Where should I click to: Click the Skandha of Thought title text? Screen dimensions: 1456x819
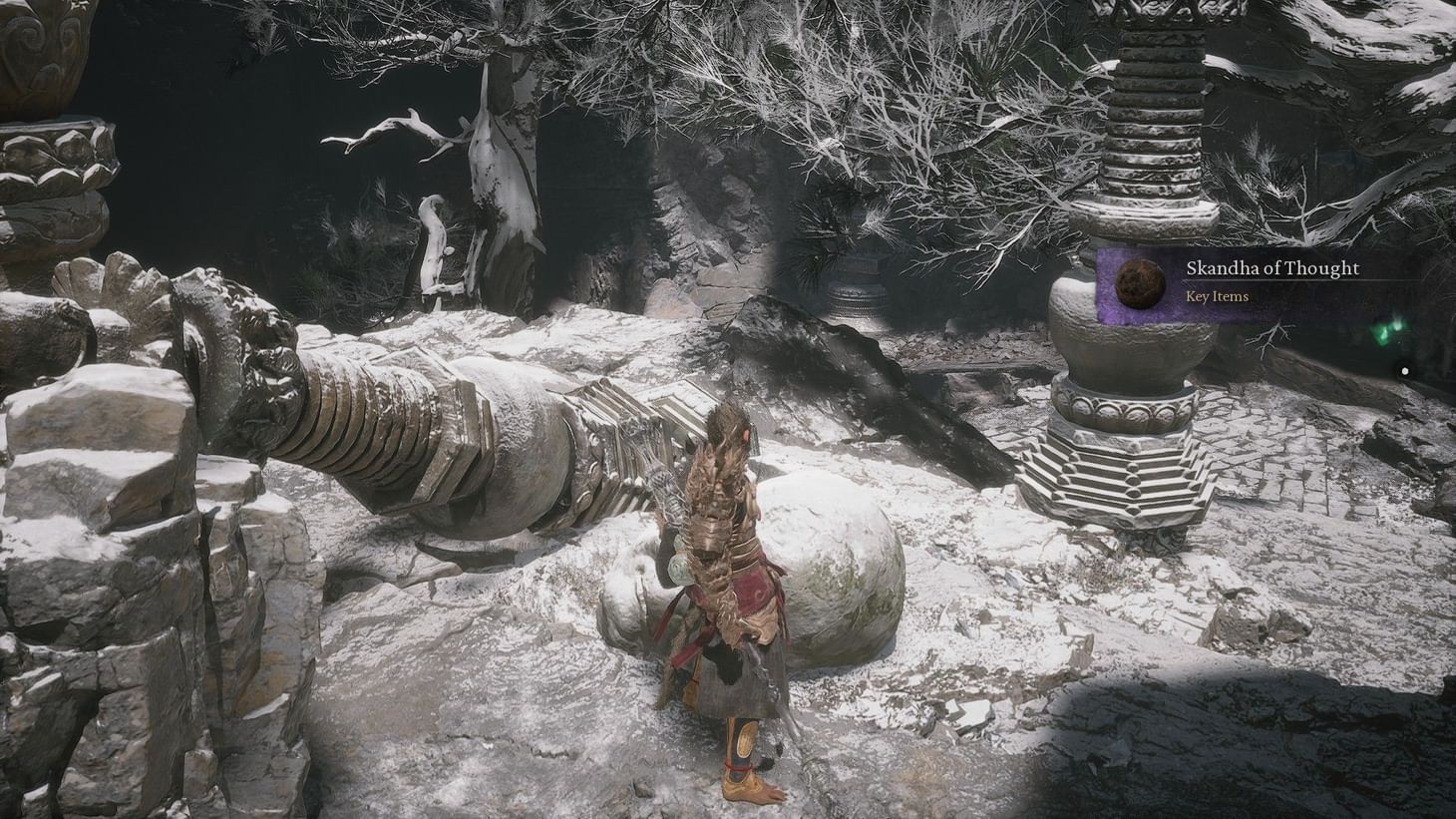(1272, 267)
